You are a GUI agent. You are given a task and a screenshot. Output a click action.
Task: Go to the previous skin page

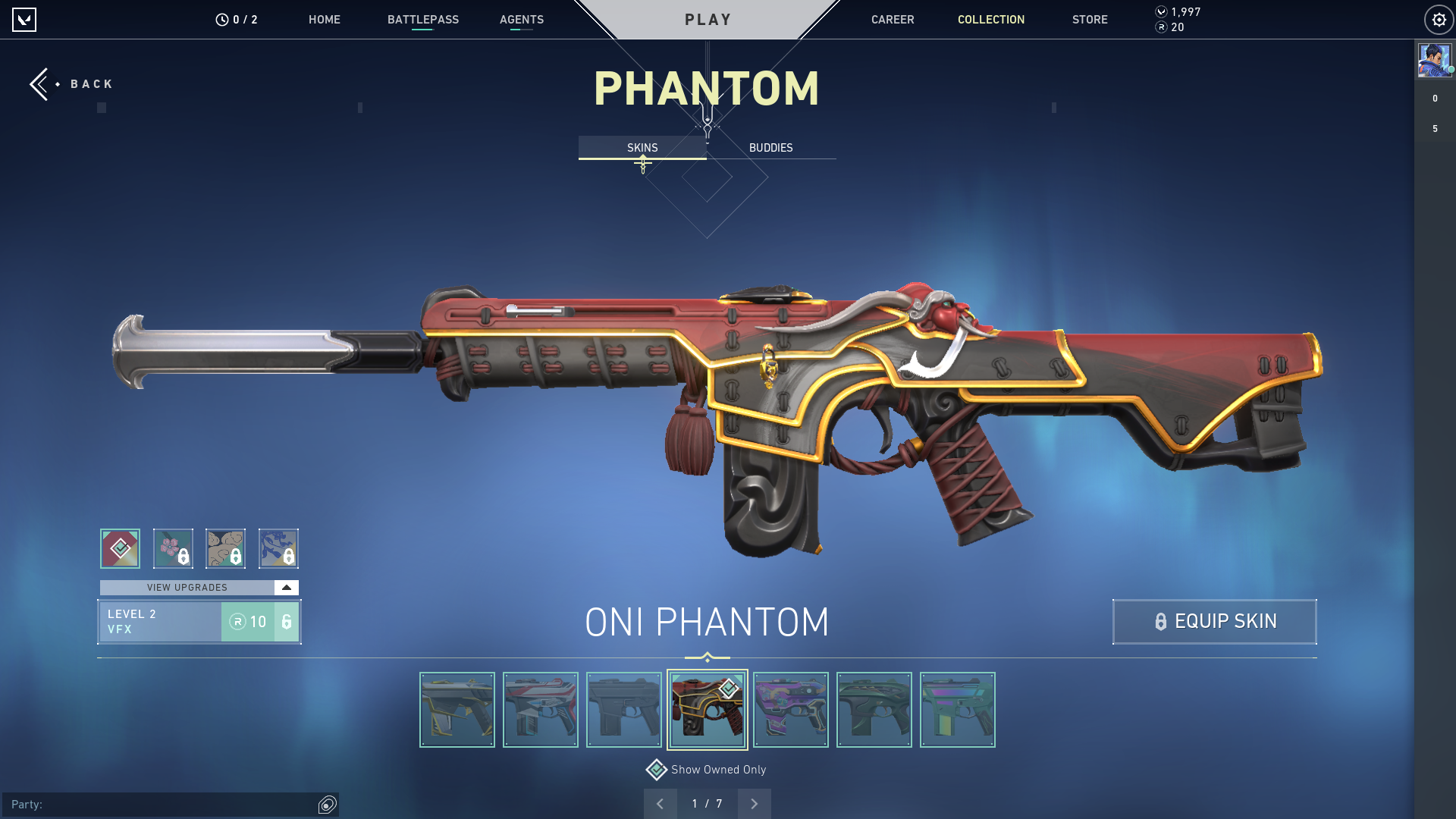tap(661, 803)
